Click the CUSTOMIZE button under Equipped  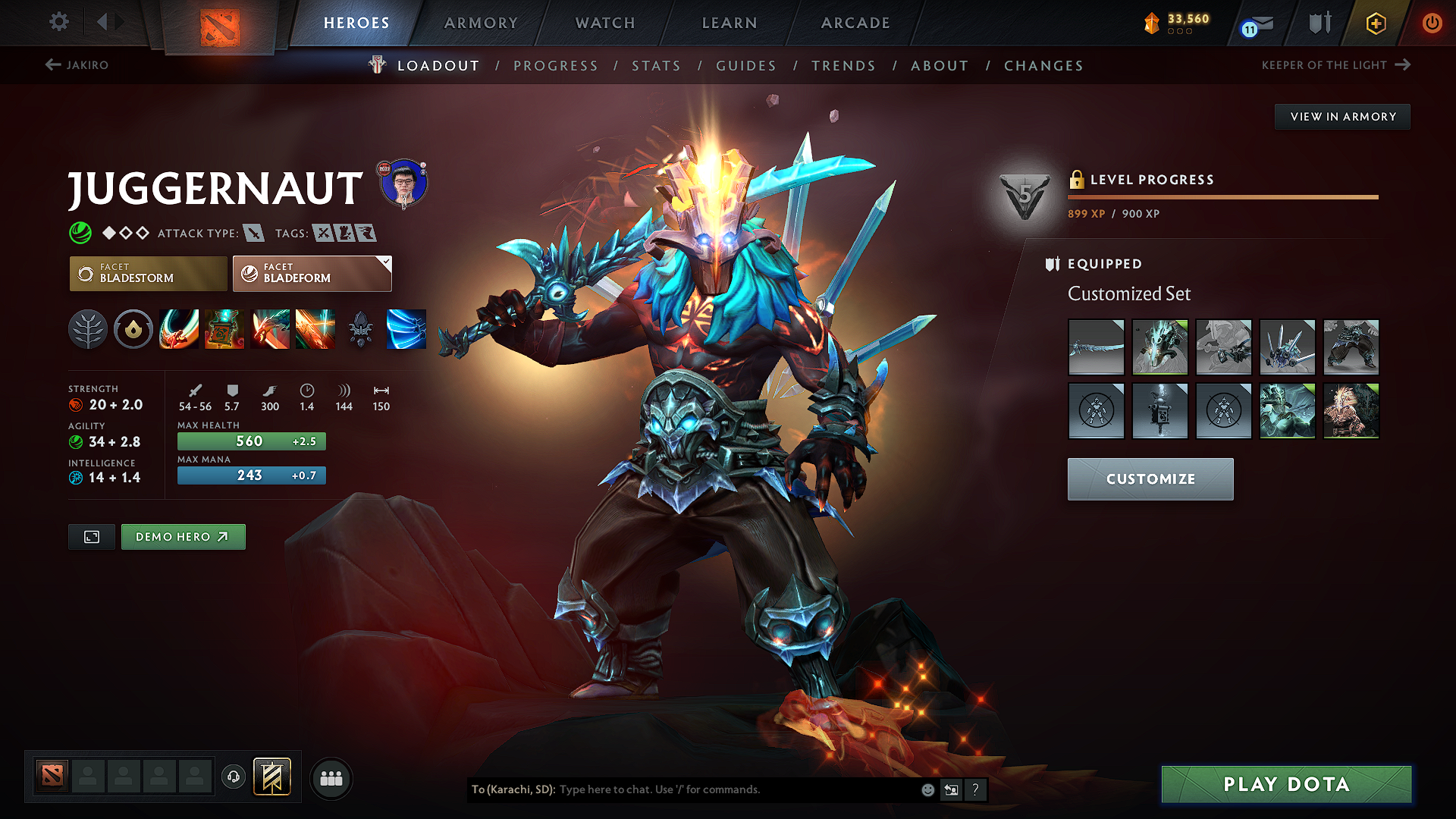(x=1150, y=479)
